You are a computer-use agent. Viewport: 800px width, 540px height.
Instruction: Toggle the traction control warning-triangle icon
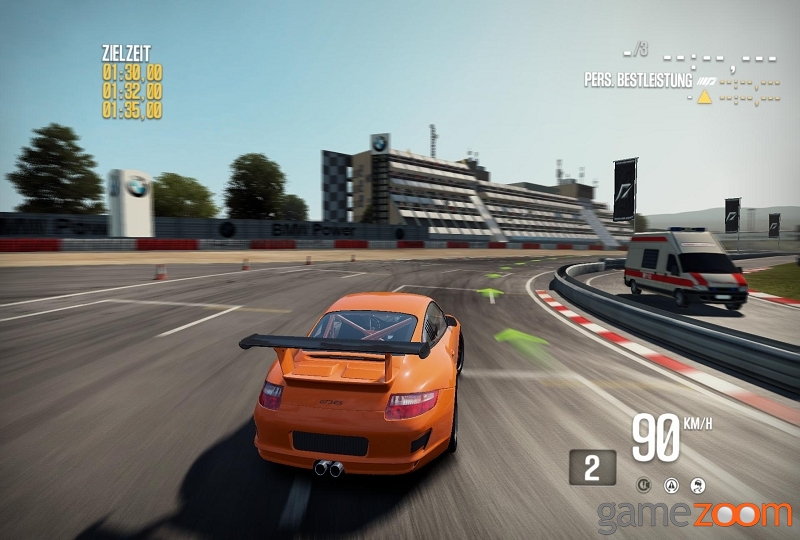coord(672,485)
